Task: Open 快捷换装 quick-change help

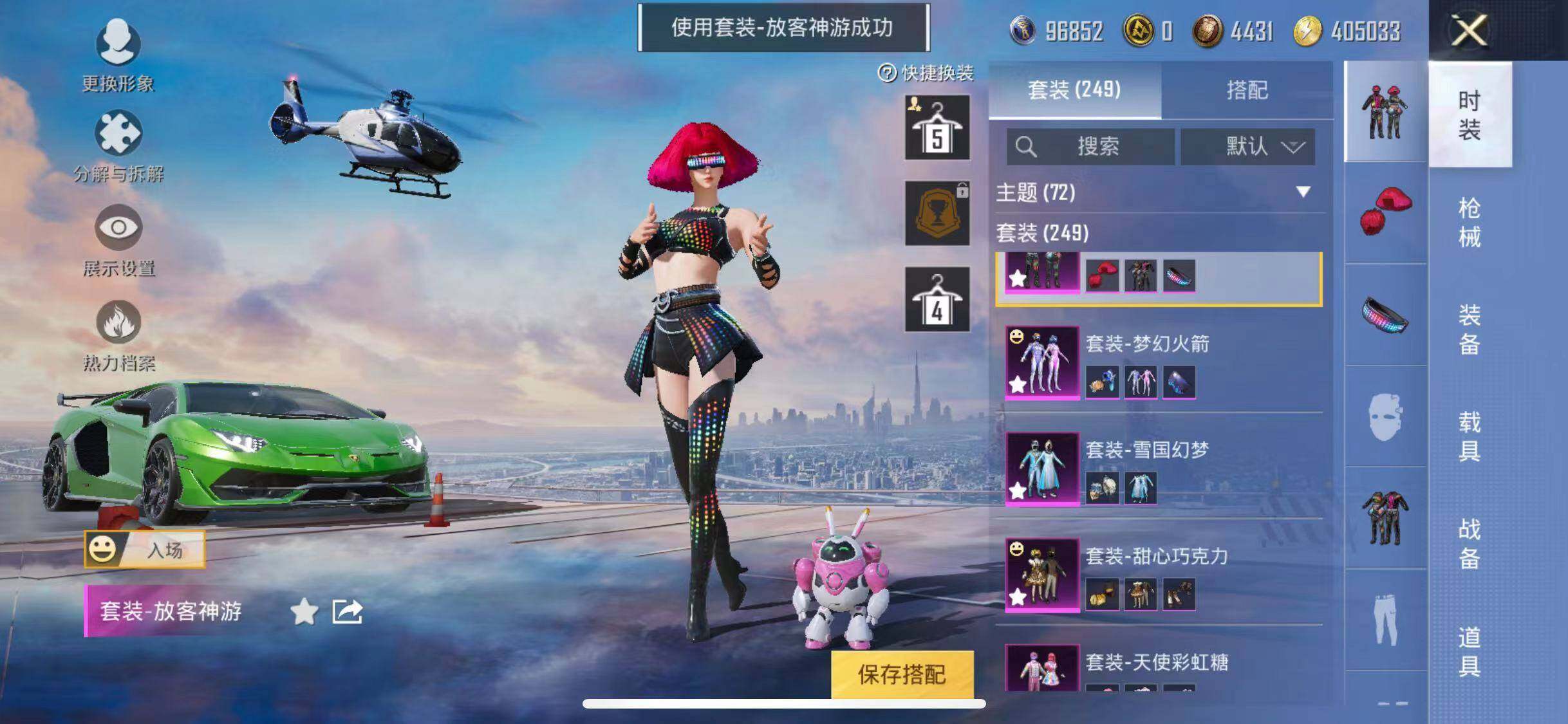Action: click(x=926, y=73)
